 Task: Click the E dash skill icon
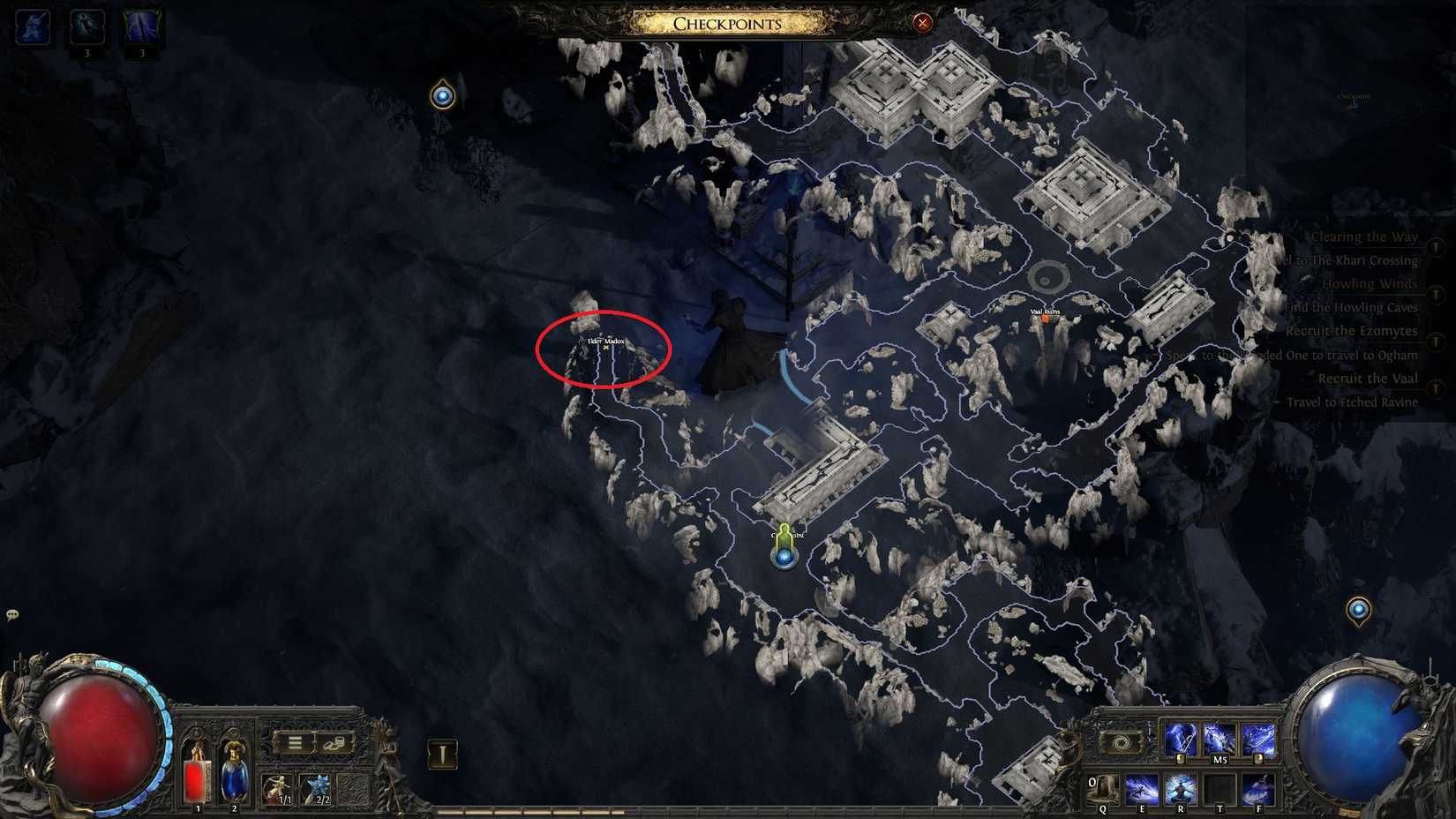[1142, 785]
